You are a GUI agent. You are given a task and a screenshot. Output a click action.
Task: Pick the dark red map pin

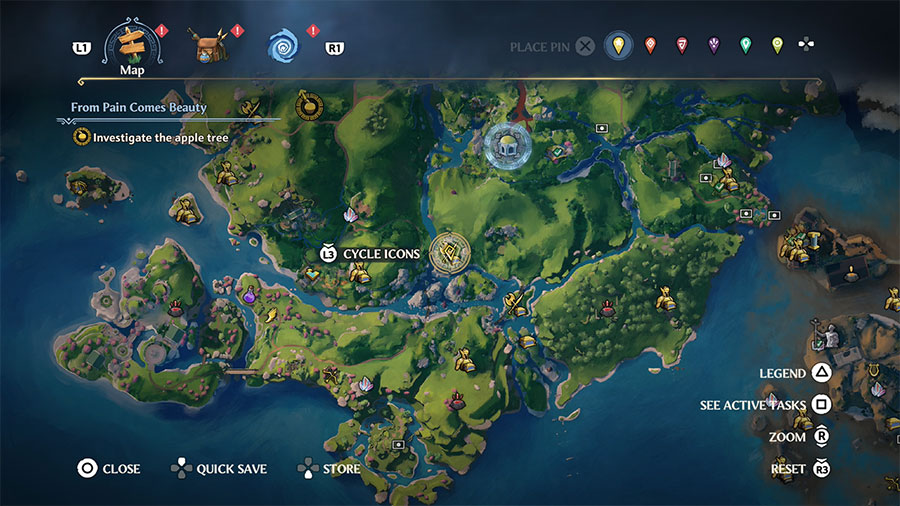(x=682, y=45)
